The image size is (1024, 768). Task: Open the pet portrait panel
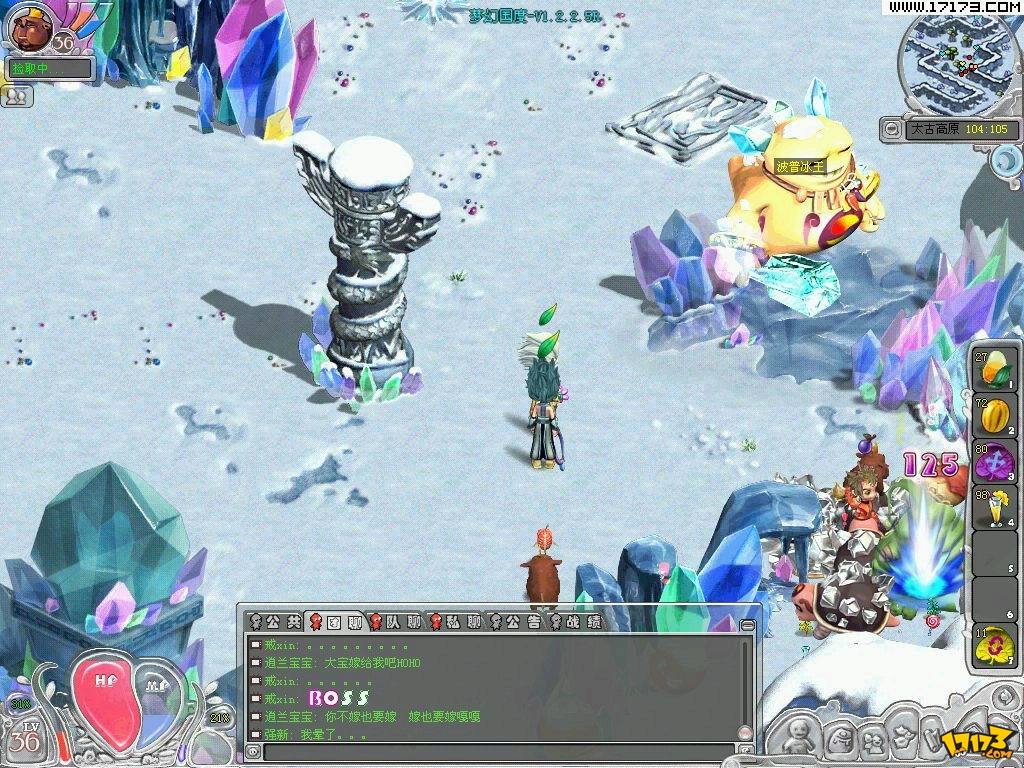(x=29, y=28)
